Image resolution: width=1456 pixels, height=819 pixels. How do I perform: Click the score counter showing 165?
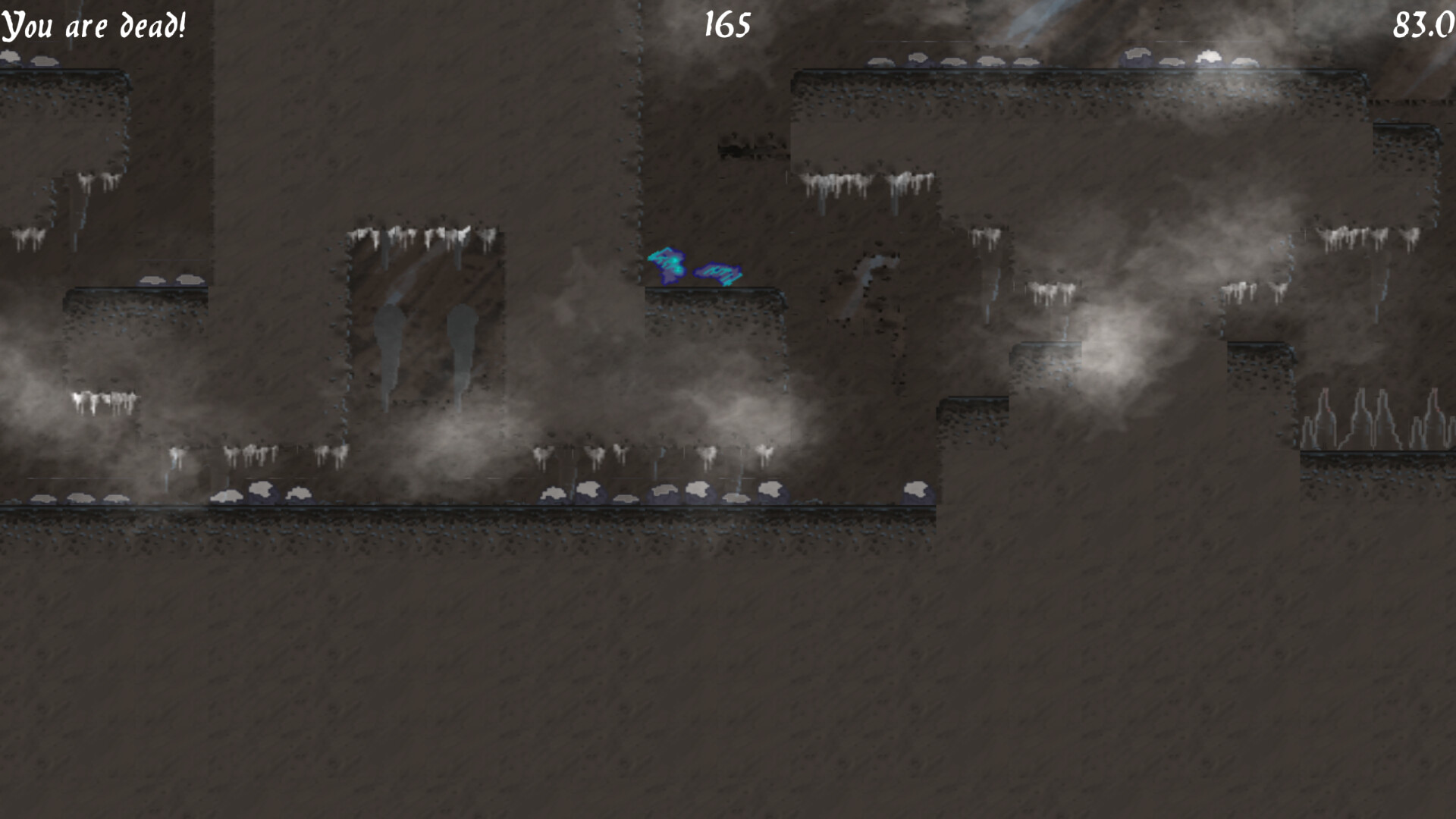click(x=725, y=25)
